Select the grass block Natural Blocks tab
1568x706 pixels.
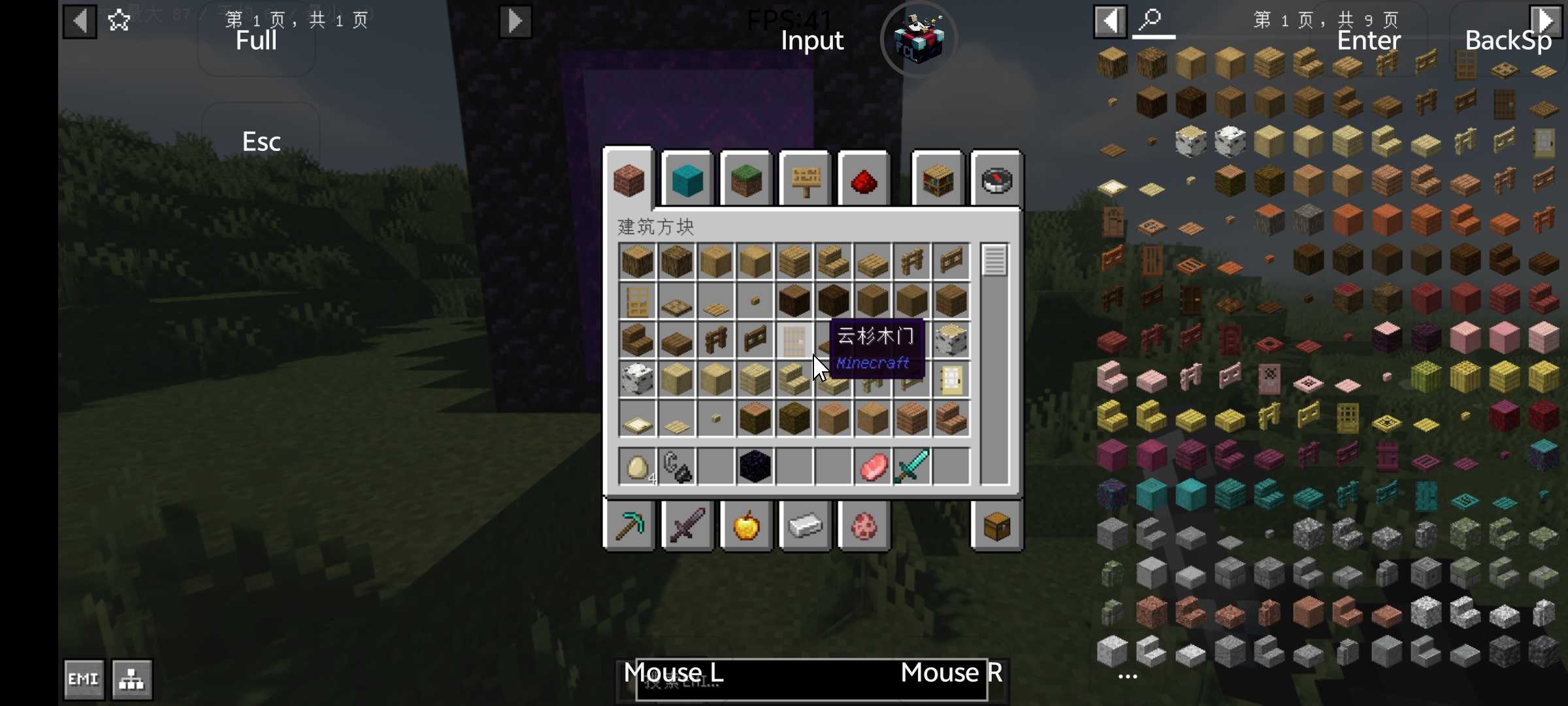click(746, 180)
